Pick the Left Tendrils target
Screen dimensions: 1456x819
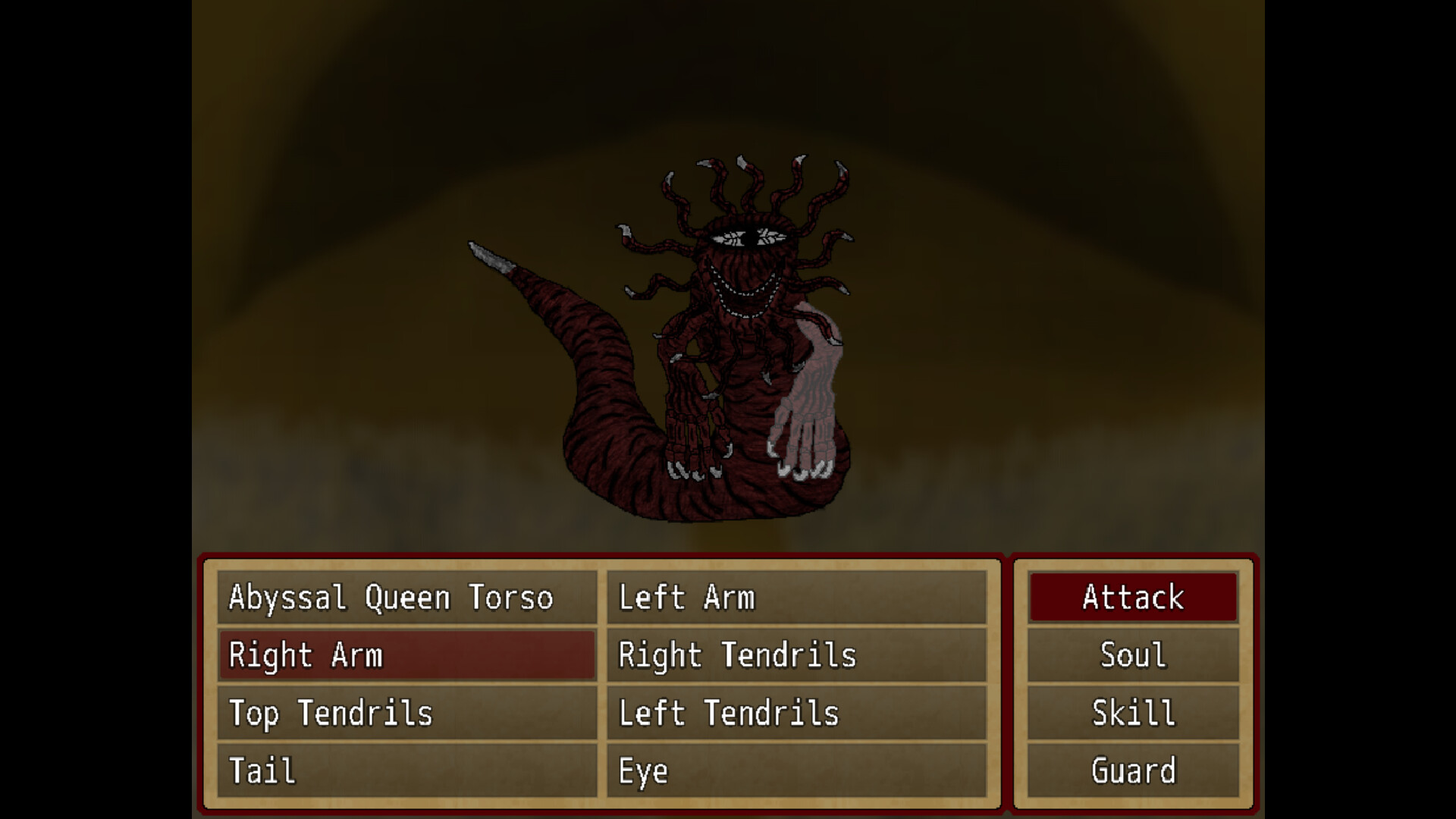point(796,713)
